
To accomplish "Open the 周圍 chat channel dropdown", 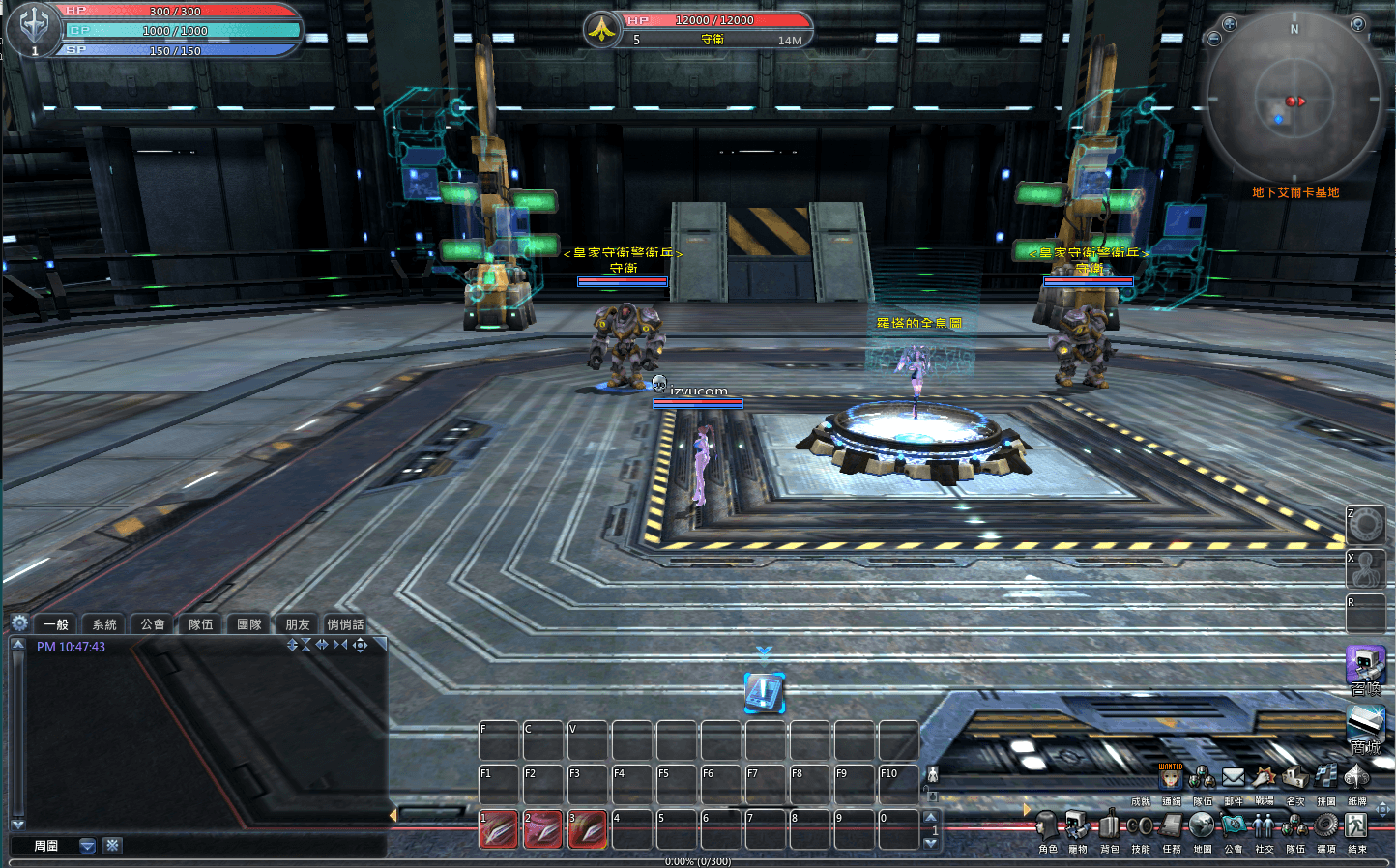I will [x=88, y=846].
